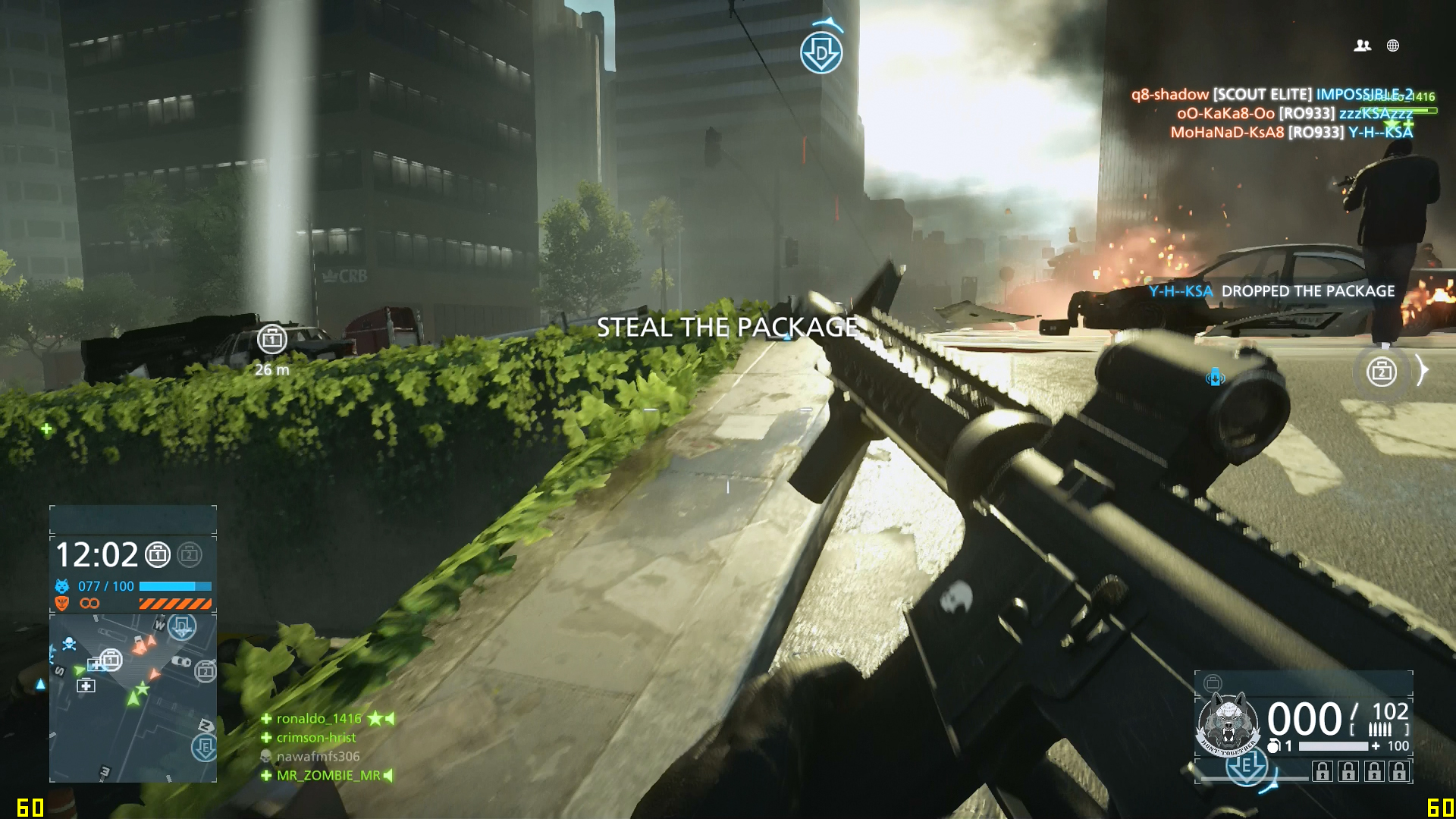Click the grayed-out Package 2 icon near the timer
The width and height of the screenshot is (1456, 819).
[x=190, y=554]
